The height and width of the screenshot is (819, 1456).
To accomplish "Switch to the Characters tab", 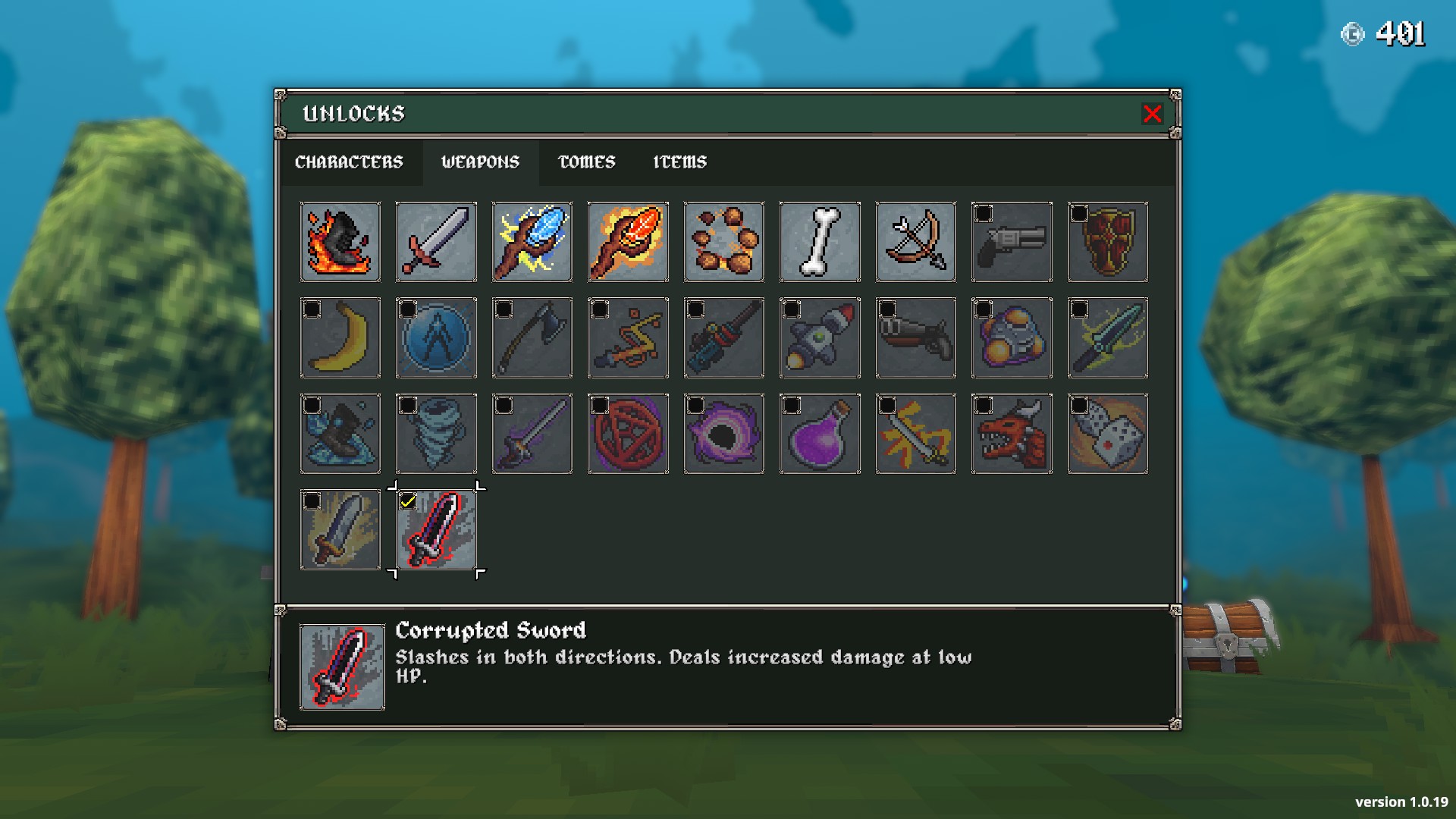I will [x=349, y=162].
